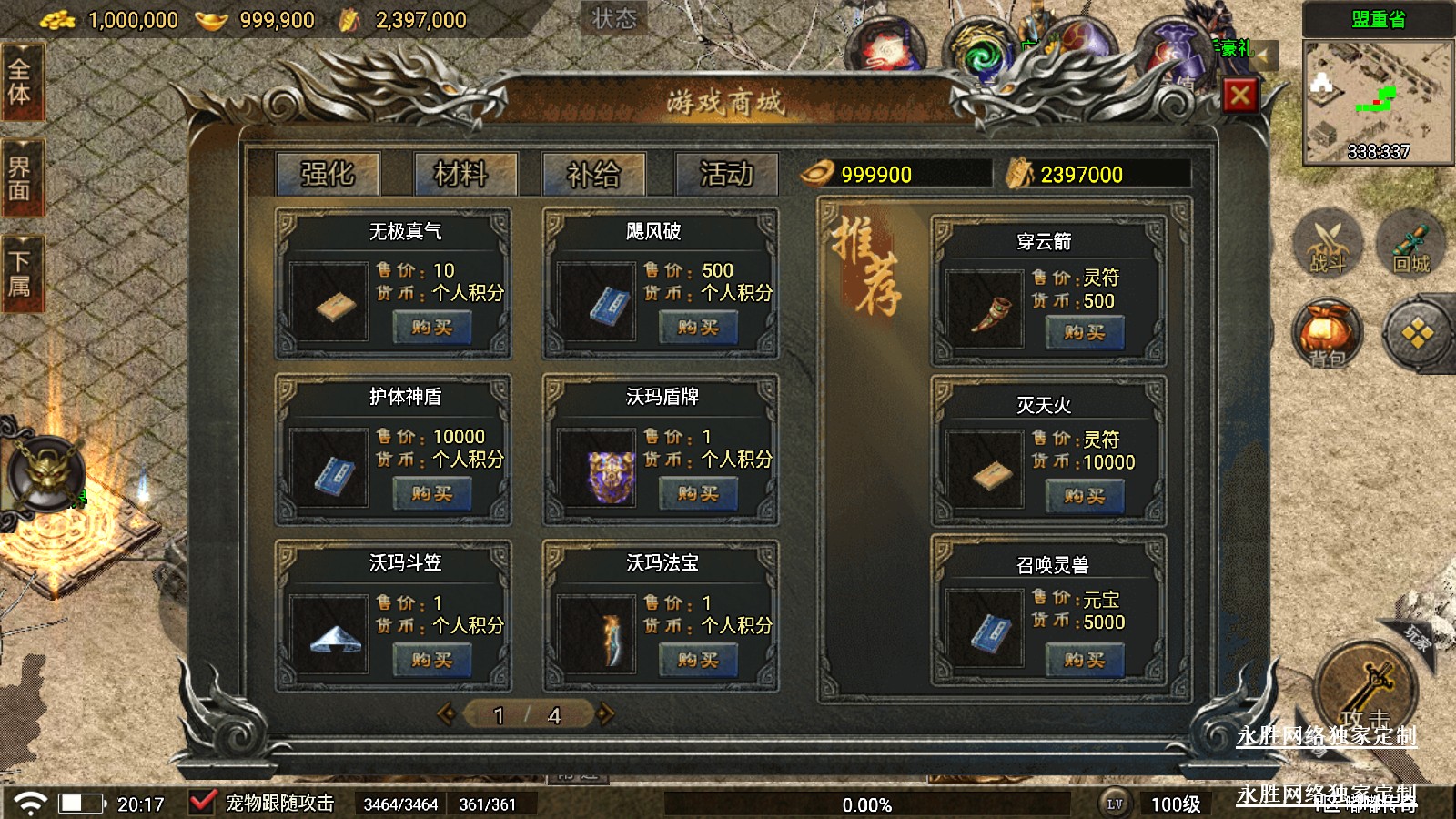The height and width of the screenshot is (819, 1456).
Task: Open the minimap
Action: [1378, 102]
